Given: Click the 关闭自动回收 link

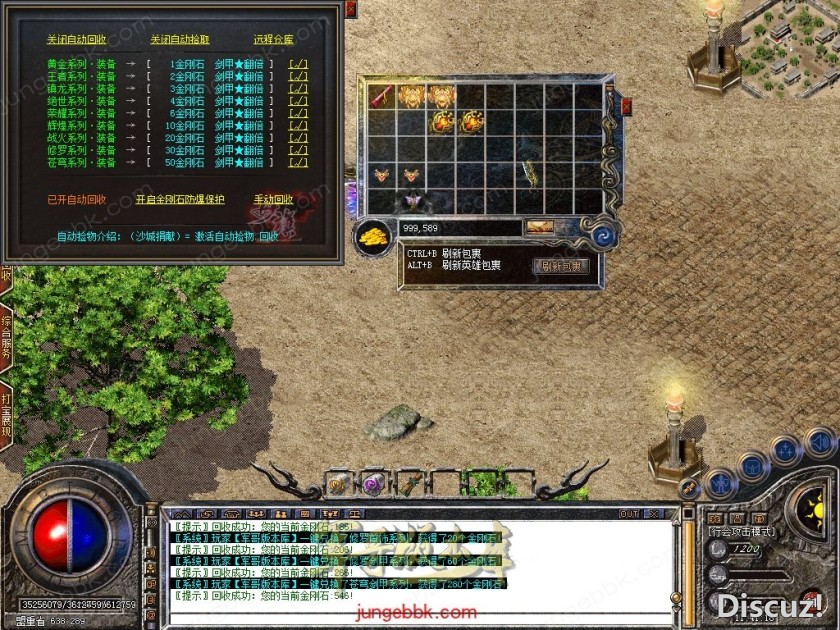Looking at the screenshot, I should 76,39.
